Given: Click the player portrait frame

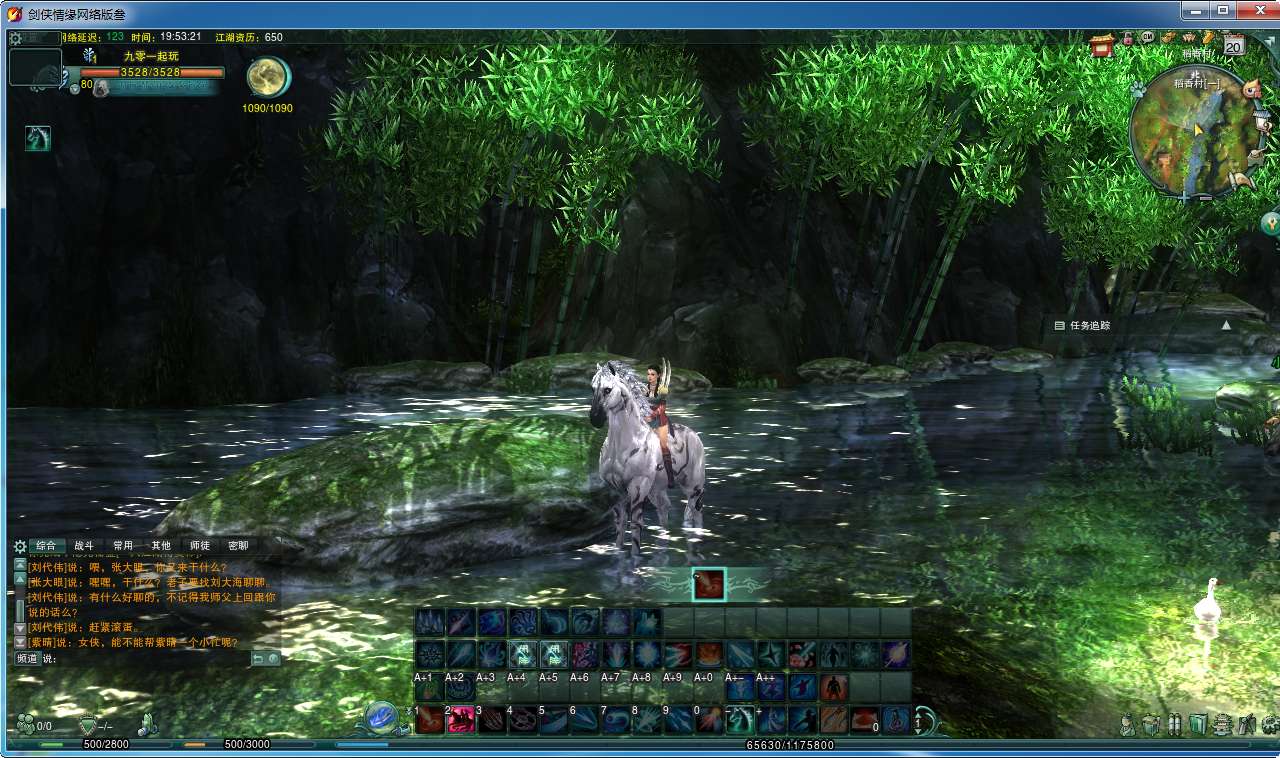Looking at the screenshot, I should (x=35, y=67).
